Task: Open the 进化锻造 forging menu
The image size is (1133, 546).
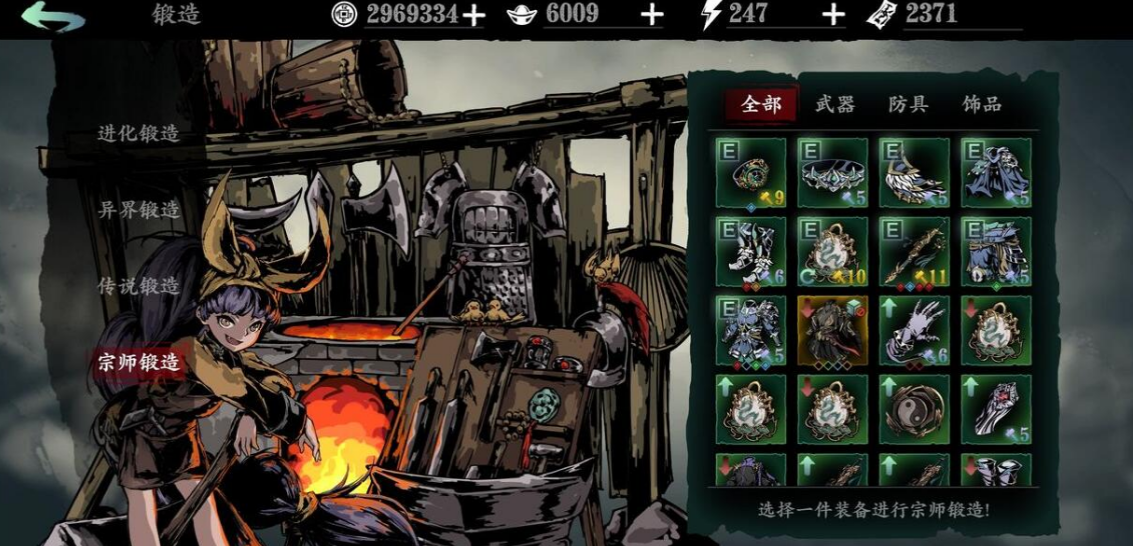Action: tap(138, 133)
